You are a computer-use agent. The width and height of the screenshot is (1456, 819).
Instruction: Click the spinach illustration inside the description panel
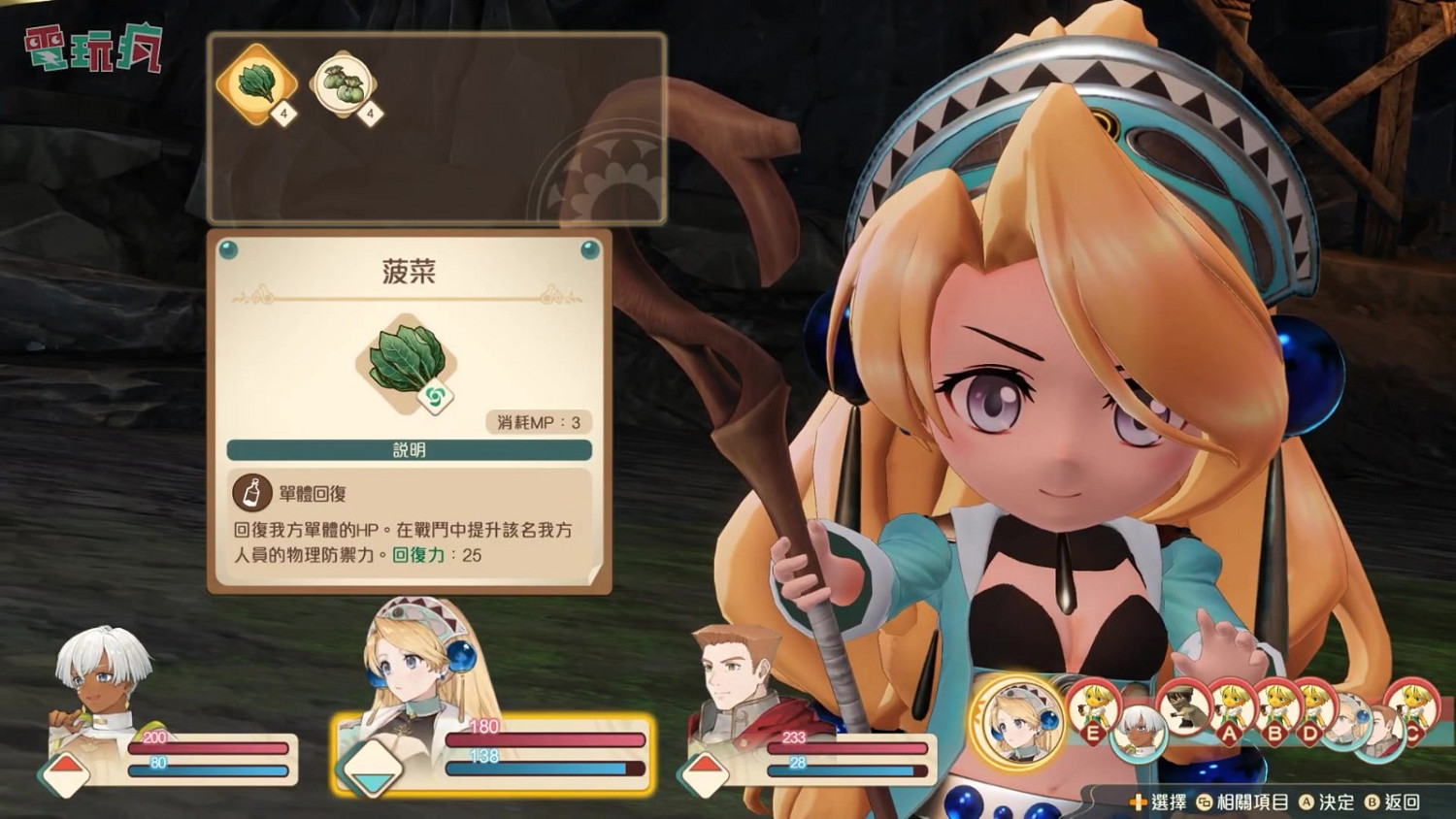(409, 359)
